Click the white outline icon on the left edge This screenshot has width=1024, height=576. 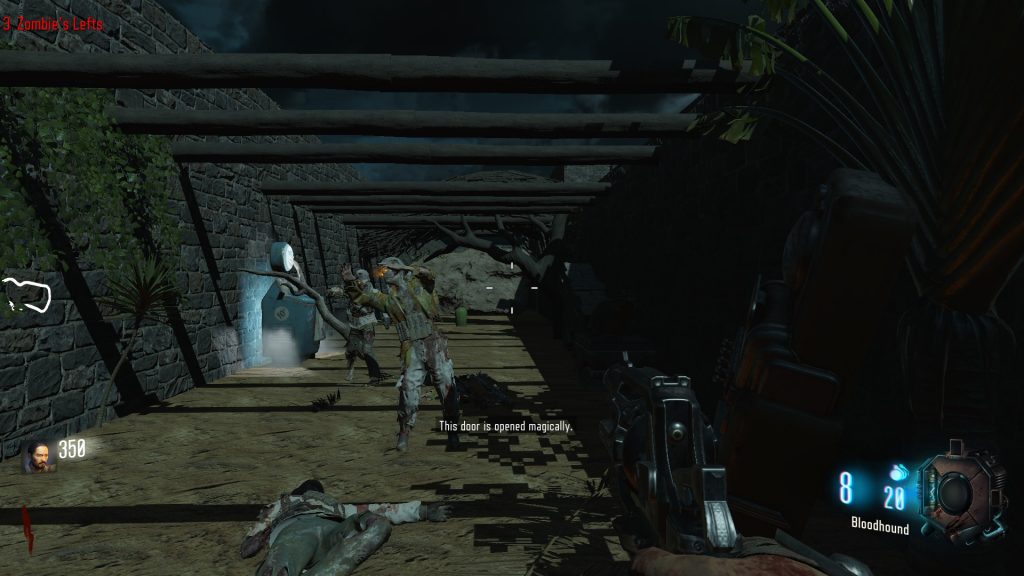tap(27, 295)
